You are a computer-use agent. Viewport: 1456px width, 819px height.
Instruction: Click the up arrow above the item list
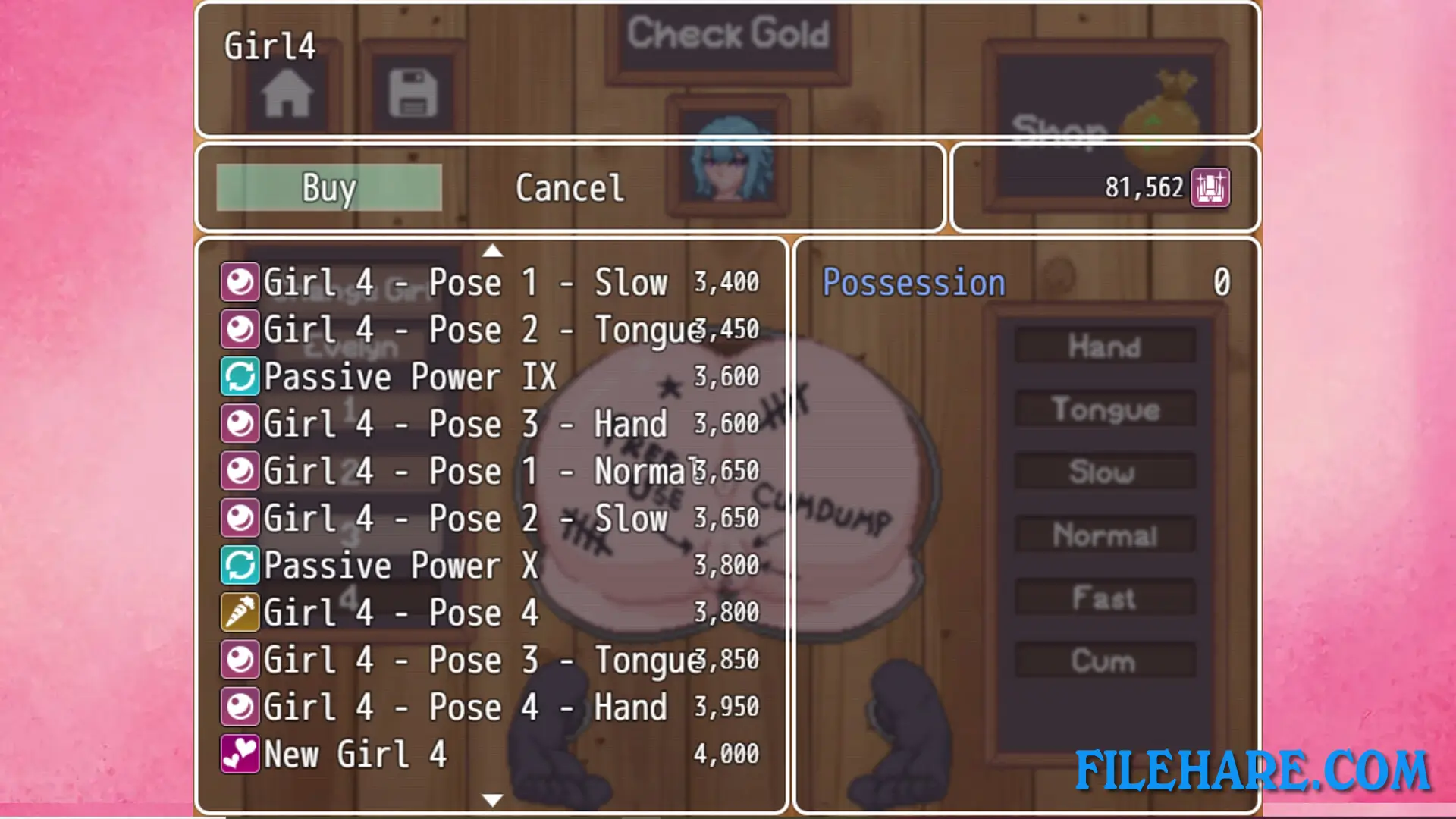point(493,251)
